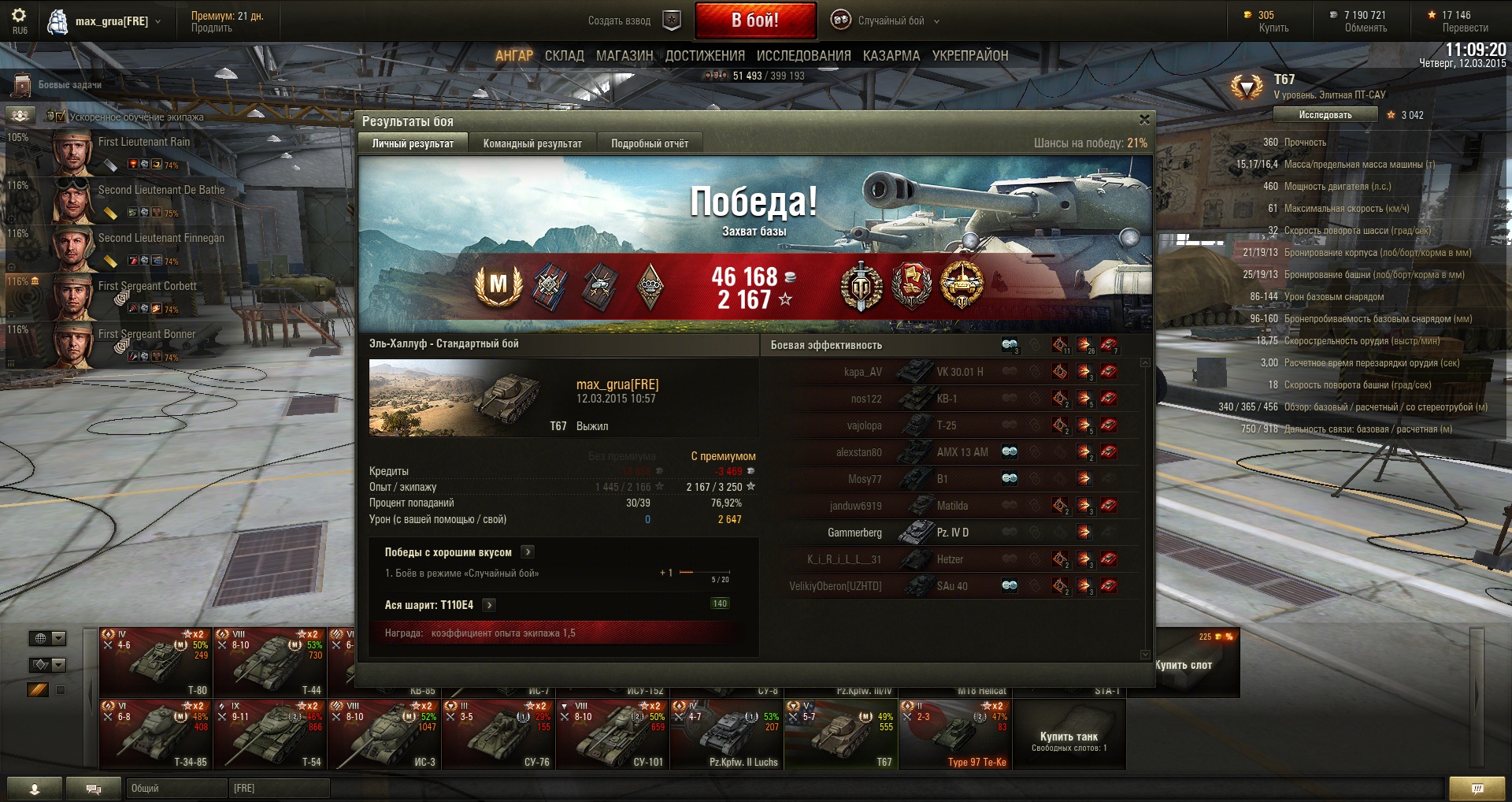Select the Pz.Kpfw. II Luchs tank
1512x802 pixels.
tap(726, 734)
